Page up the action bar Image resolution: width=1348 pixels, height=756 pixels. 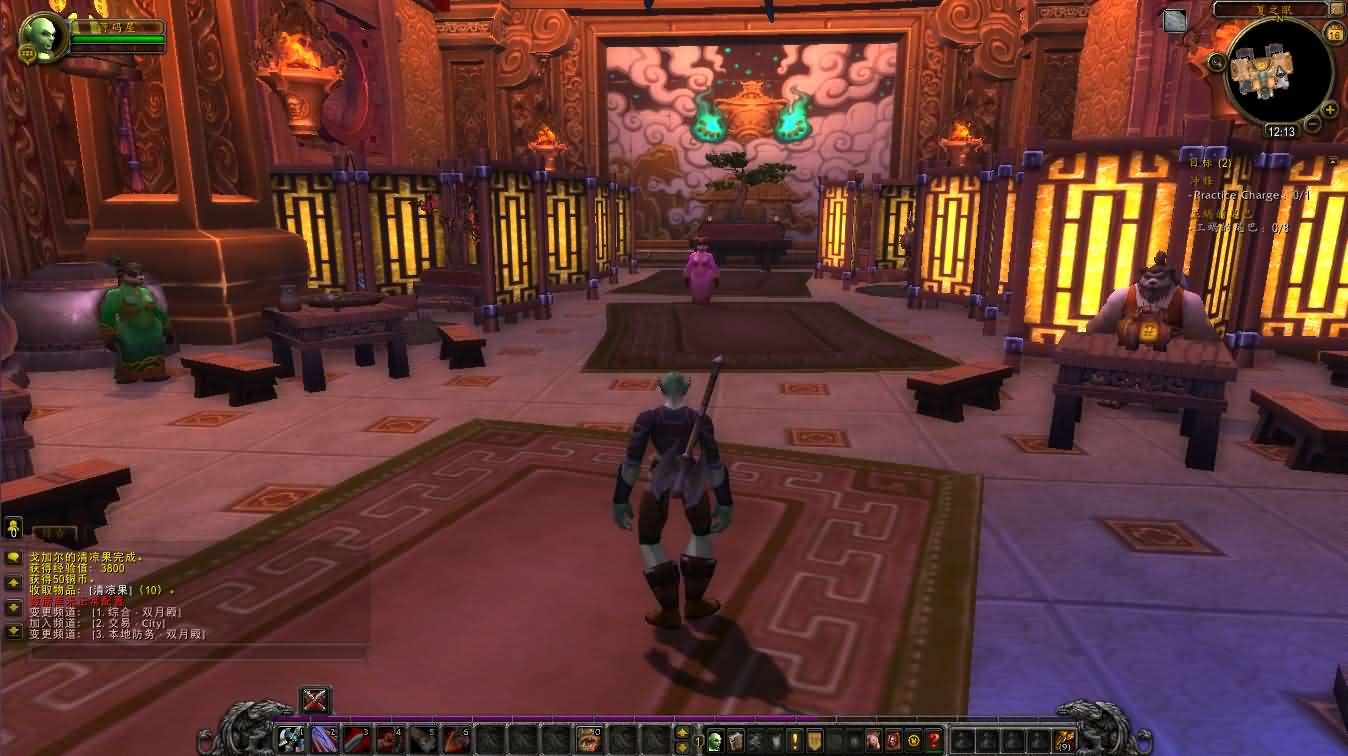pos(682,733)
